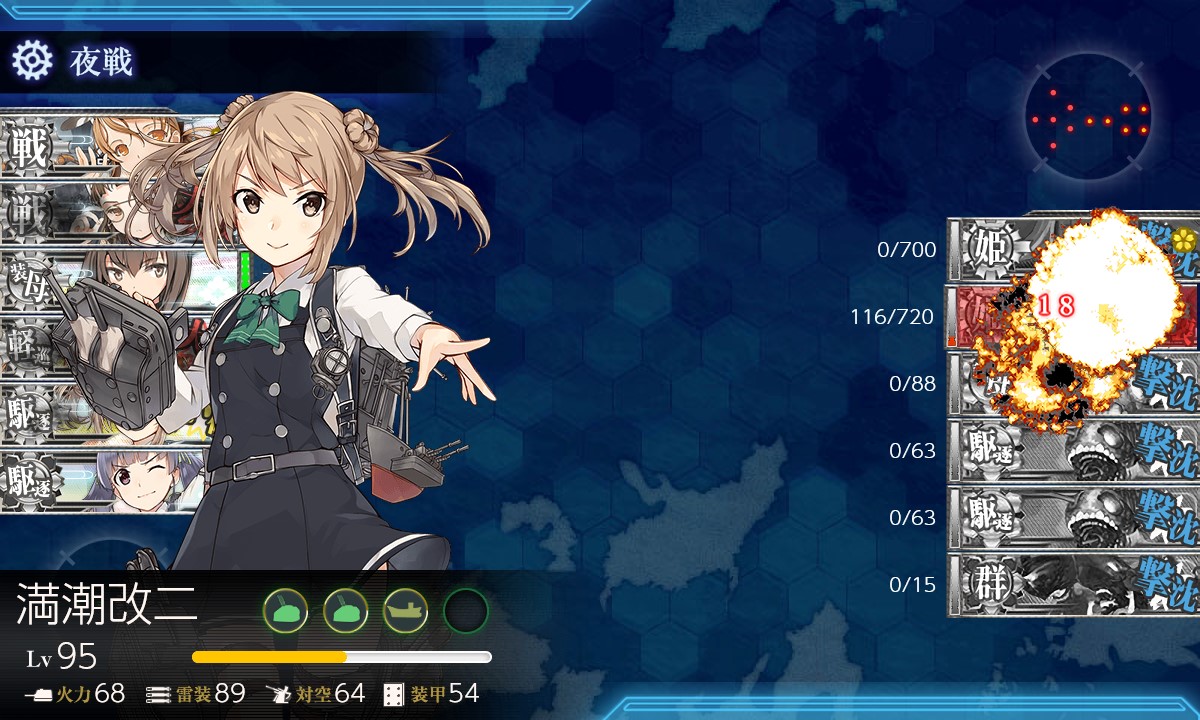The width and height of the screenshot is (1200, 720).
Task: Click the gear icon beside 夜戦
Action: 30,62
